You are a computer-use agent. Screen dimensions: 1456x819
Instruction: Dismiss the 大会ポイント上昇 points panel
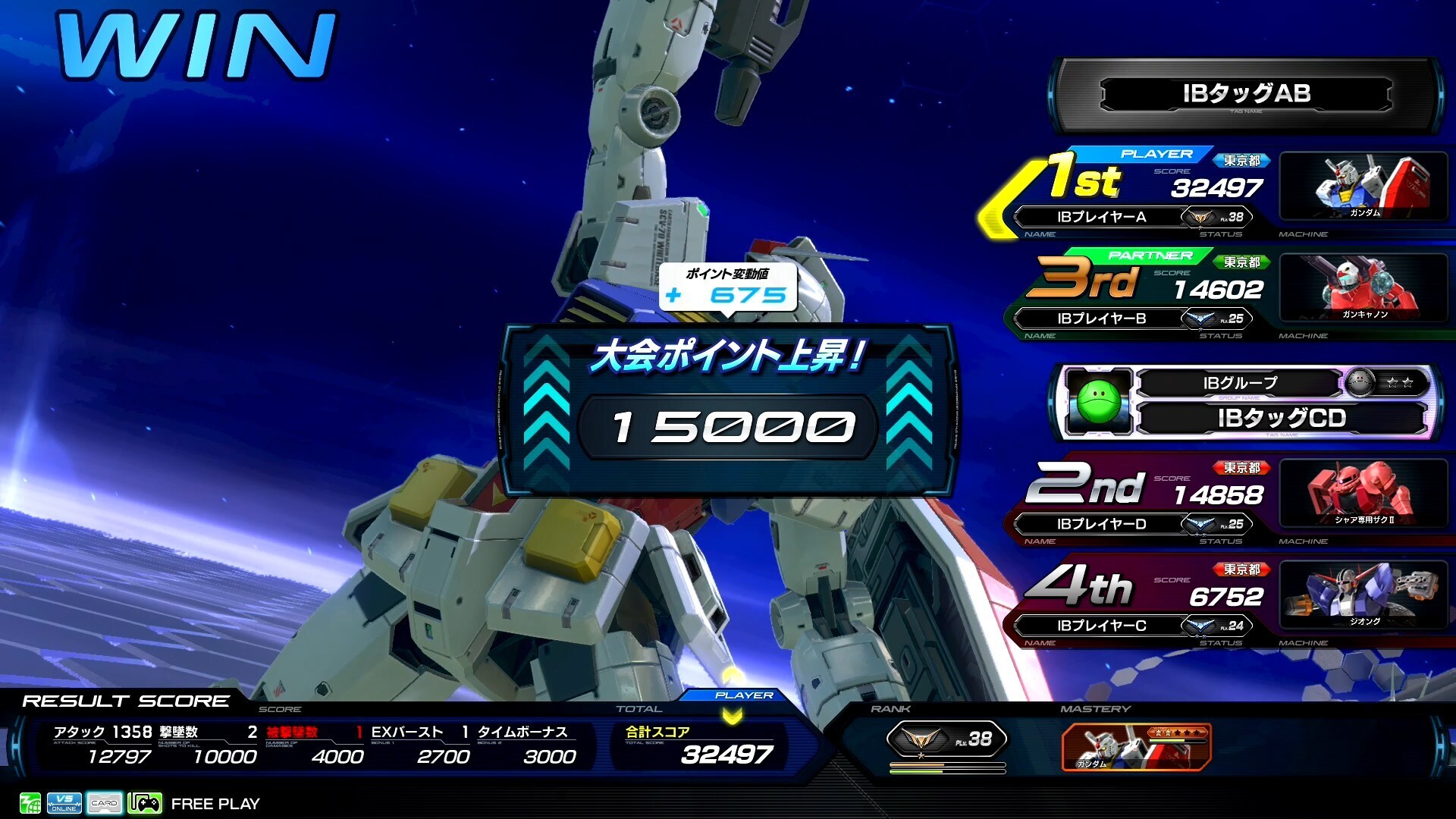(x=727, y=410)
